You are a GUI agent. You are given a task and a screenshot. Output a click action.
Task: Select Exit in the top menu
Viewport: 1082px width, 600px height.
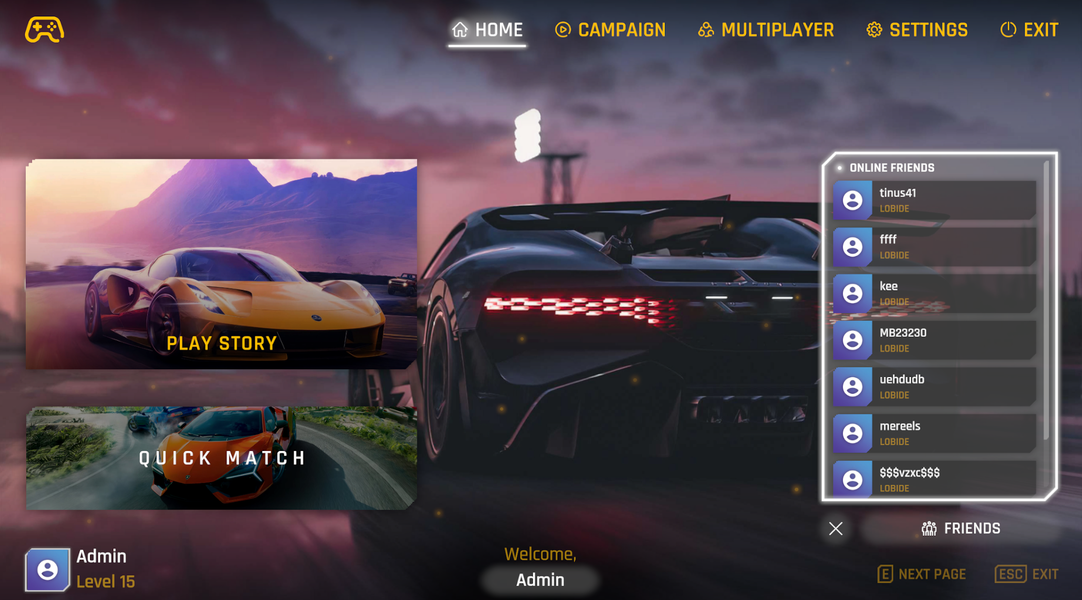click(x=1029, y=30)
